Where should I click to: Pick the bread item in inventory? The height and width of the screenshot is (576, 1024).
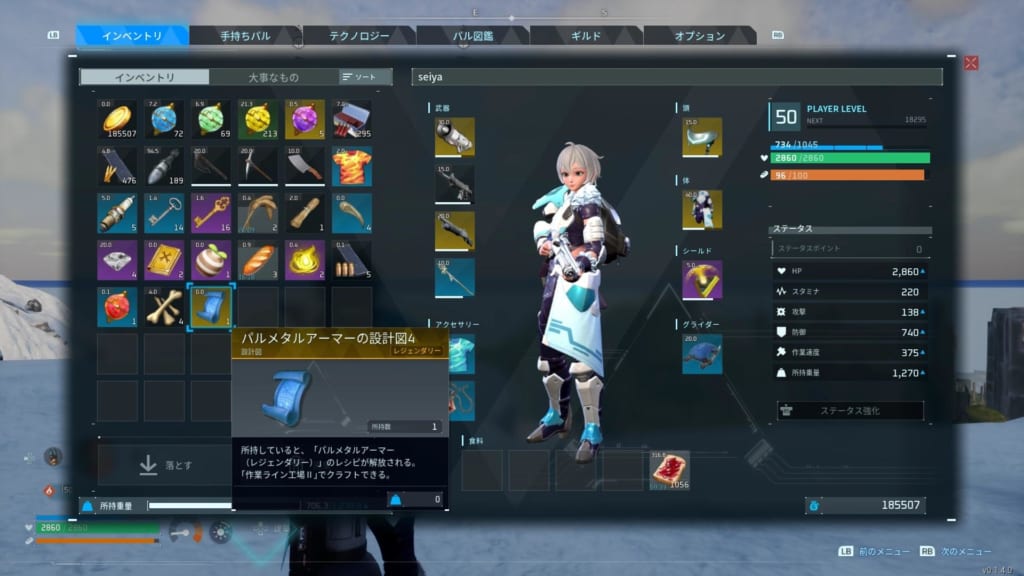(258, 259)
